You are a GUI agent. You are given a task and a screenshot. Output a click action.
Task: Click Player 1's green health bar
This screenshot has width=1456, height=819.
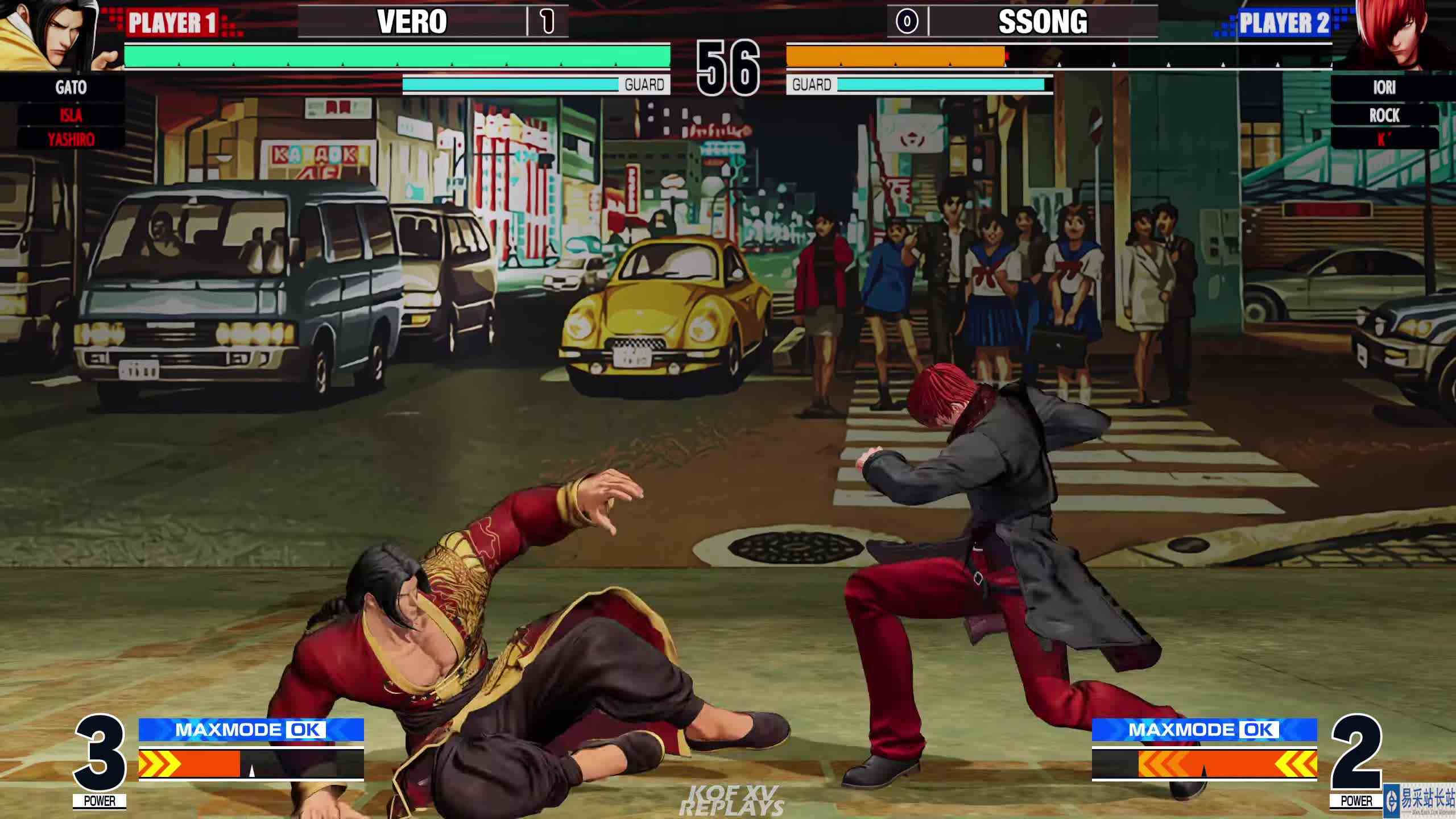(x=398, y=57)
